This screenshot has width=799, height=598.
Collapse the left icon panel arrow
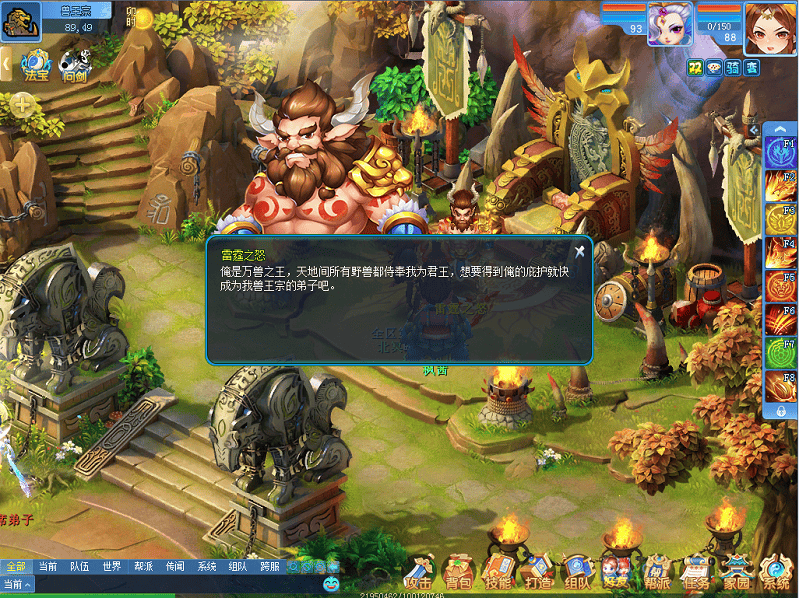[x=5, y=64]
